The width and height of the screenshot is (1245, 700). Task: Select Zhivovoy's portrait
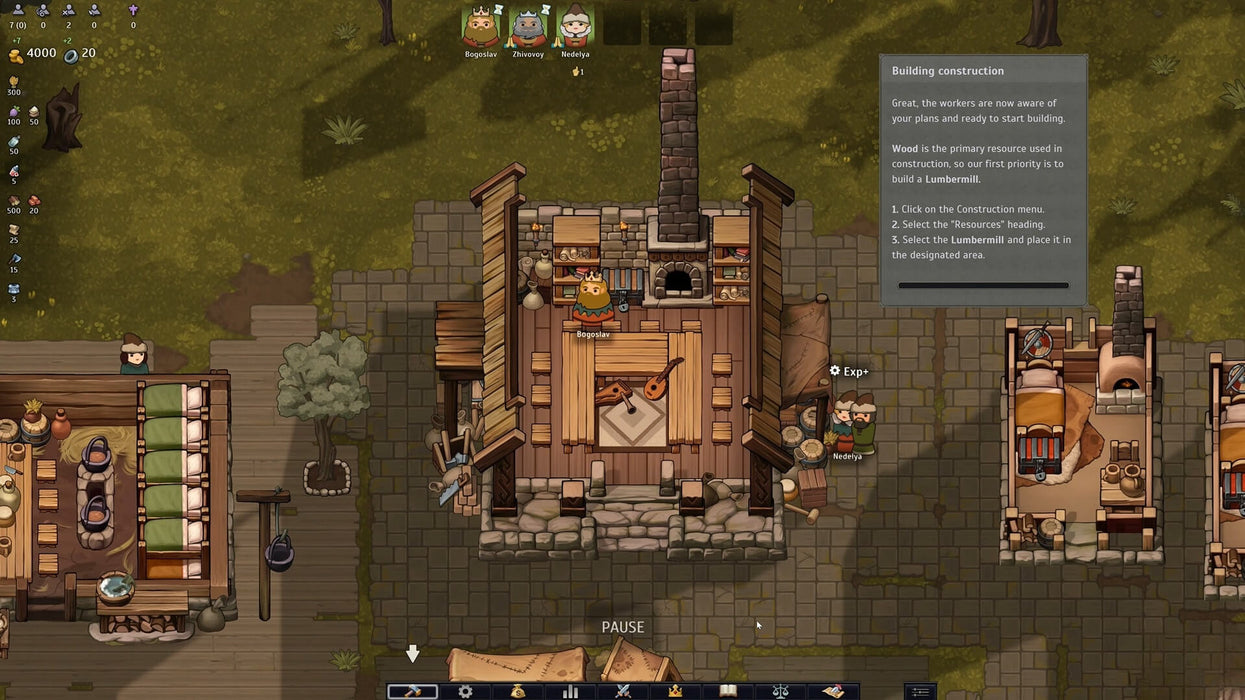click(x=528, y=26)
